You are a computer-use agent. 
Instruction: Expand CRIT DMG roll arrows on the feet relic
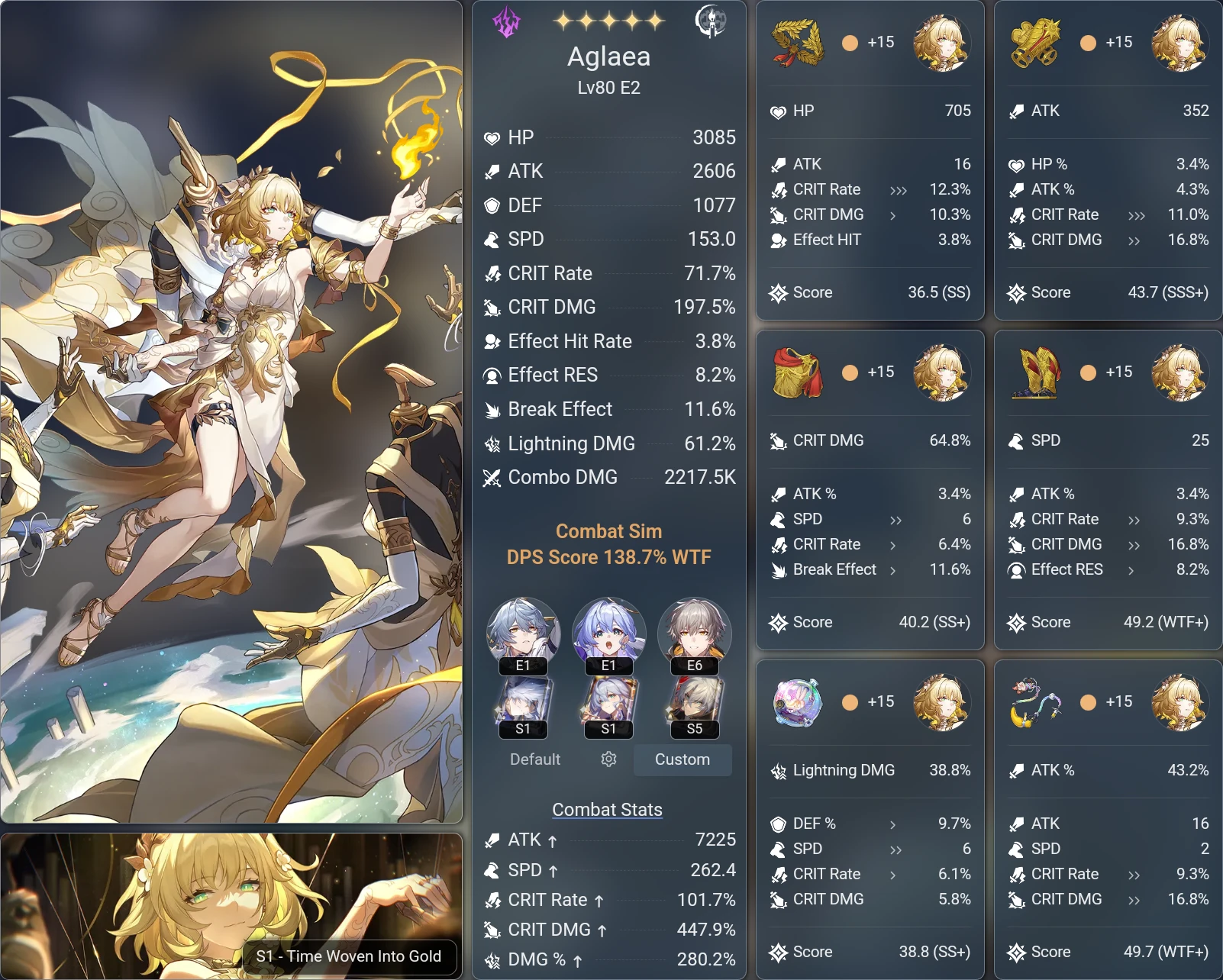point(1132,544)
